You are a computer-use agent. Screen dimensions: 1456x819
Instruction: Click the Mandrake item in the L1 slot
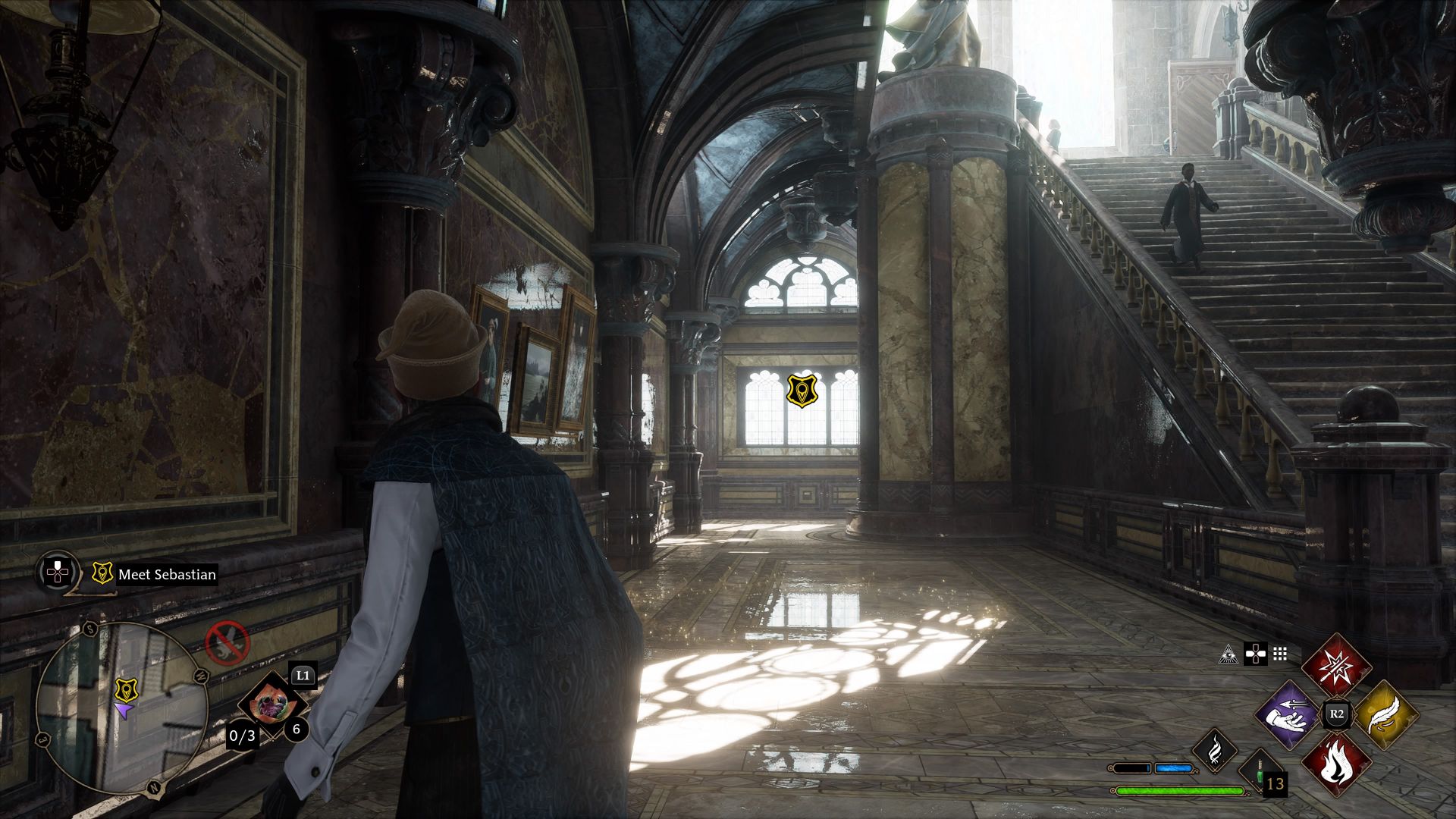point(274,701)
